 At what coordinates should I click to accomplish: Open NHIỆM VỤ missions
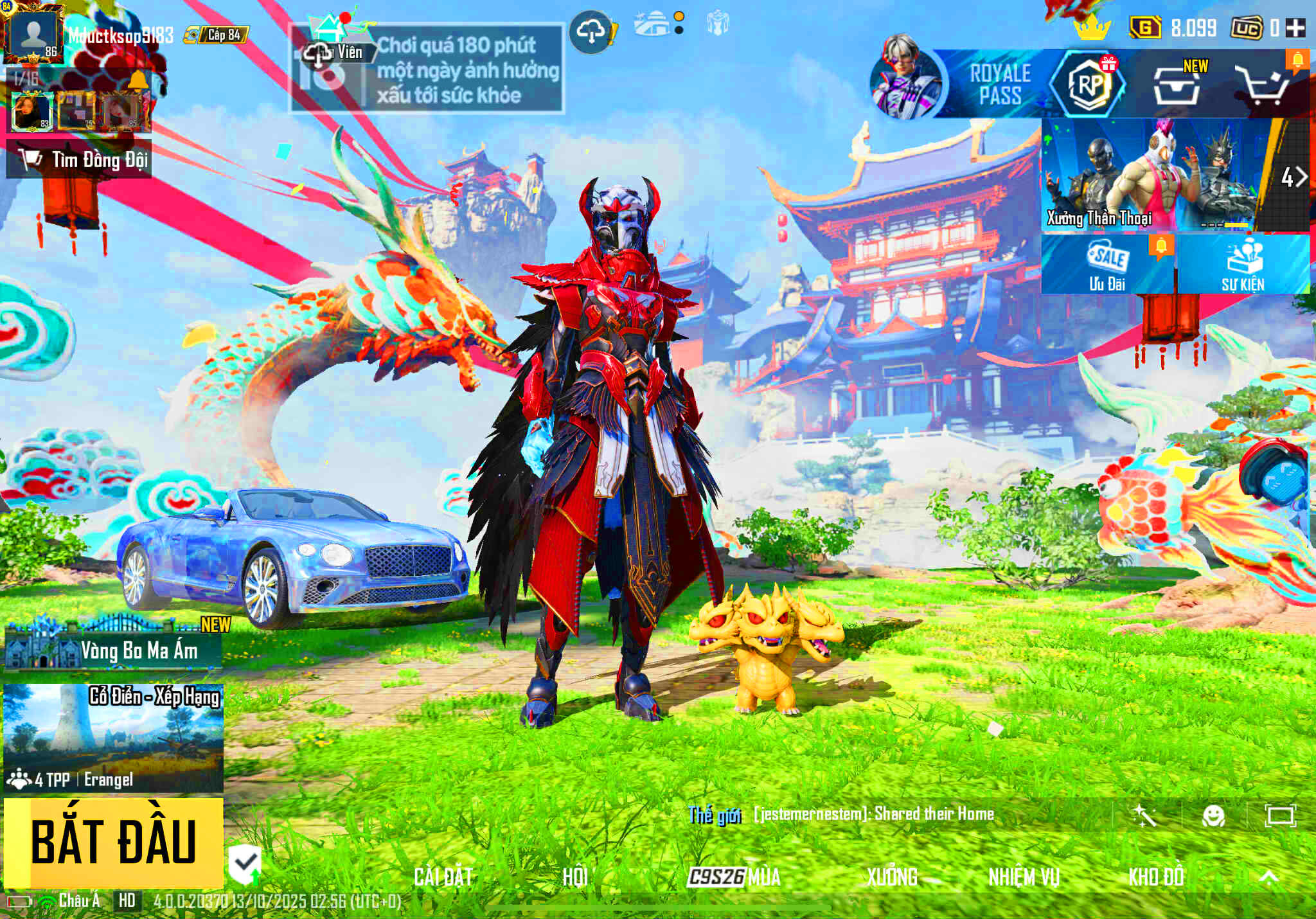(1024, 877)
